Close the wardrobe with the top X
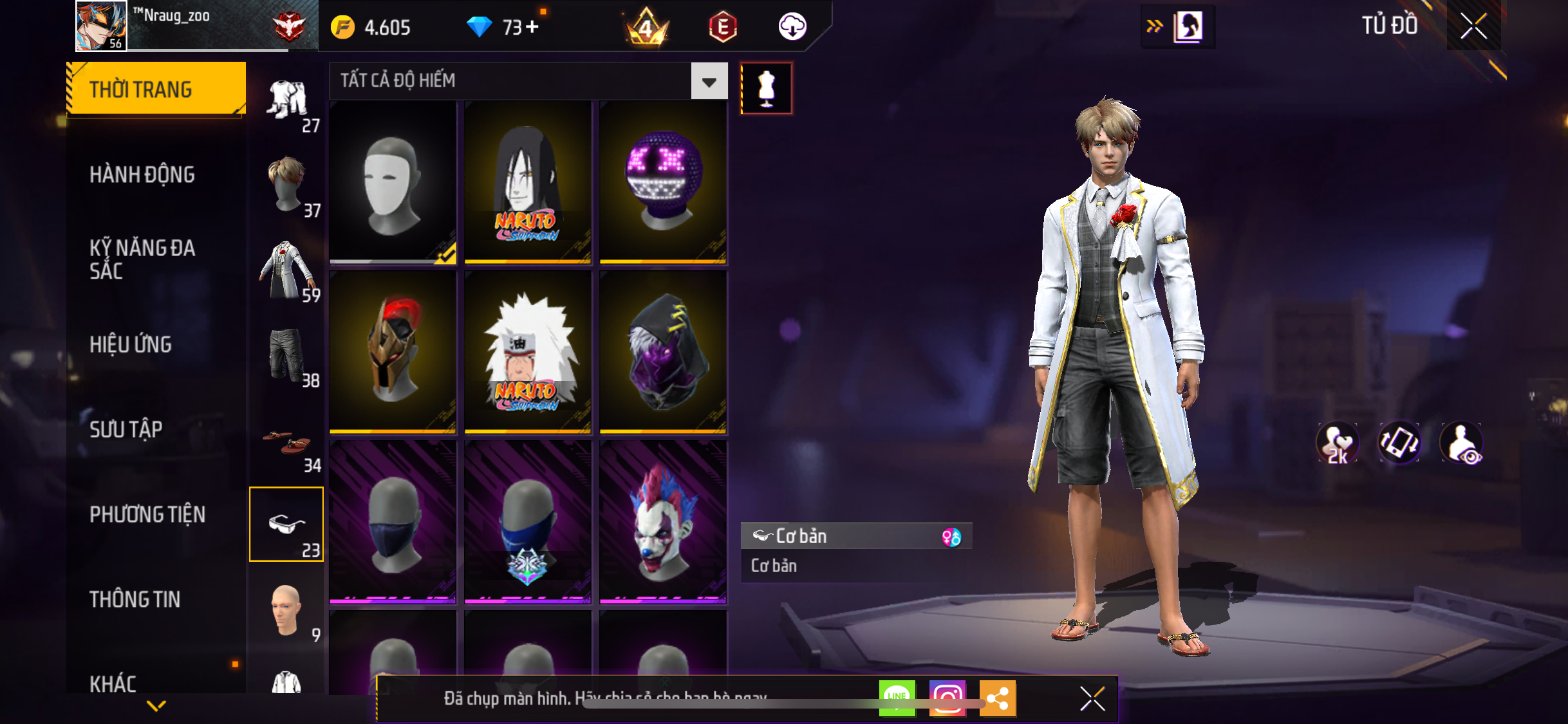Image resolution: width=1568 pixels, height=724 pixels. pos(1473,26)
